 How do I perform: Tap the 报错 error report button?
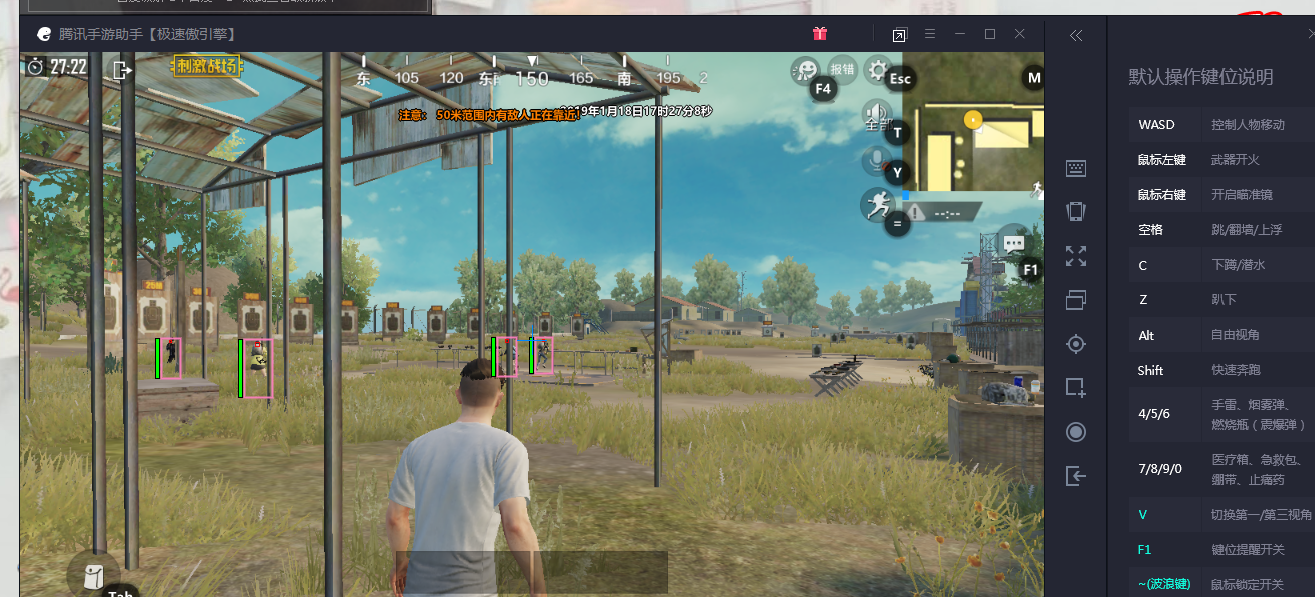843,69
